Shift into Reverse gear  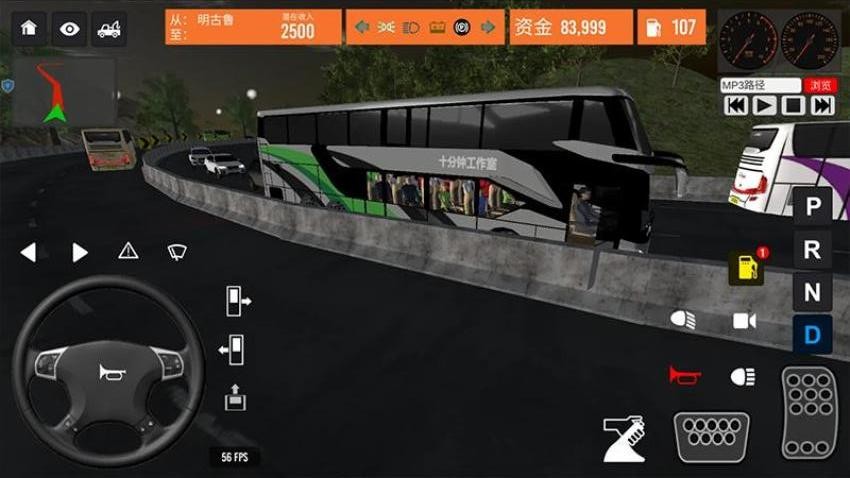(813, 250)
